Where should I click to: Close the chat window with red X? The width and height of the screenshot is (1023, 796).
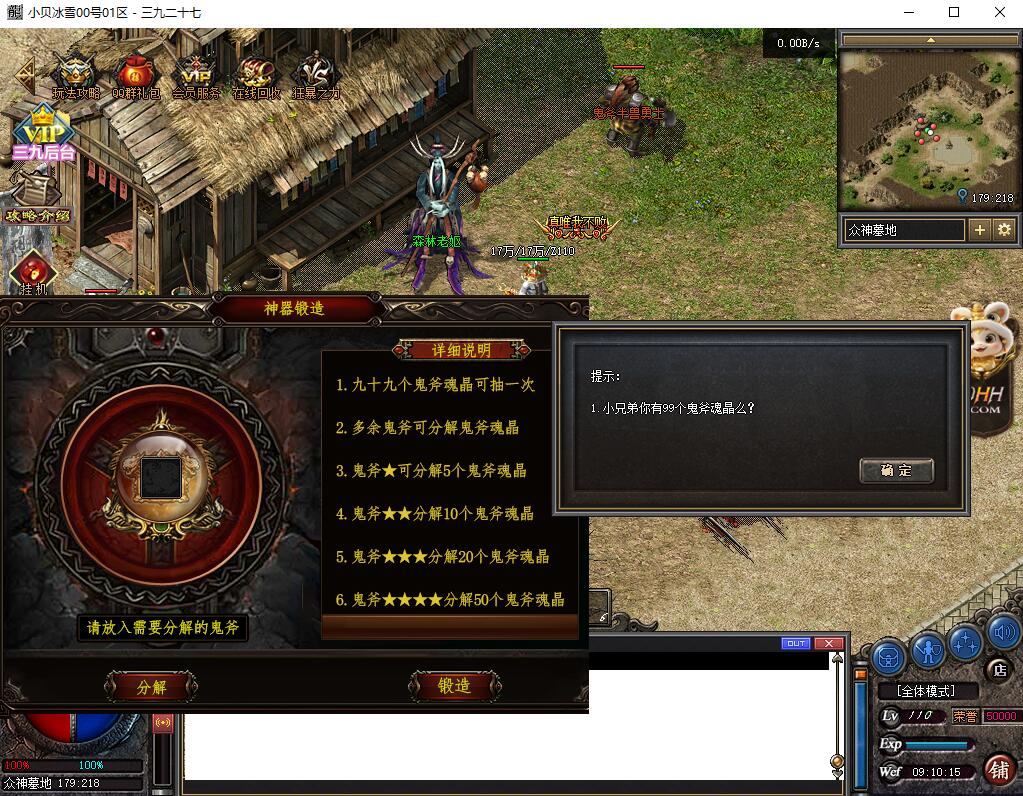tap(827, 643)
